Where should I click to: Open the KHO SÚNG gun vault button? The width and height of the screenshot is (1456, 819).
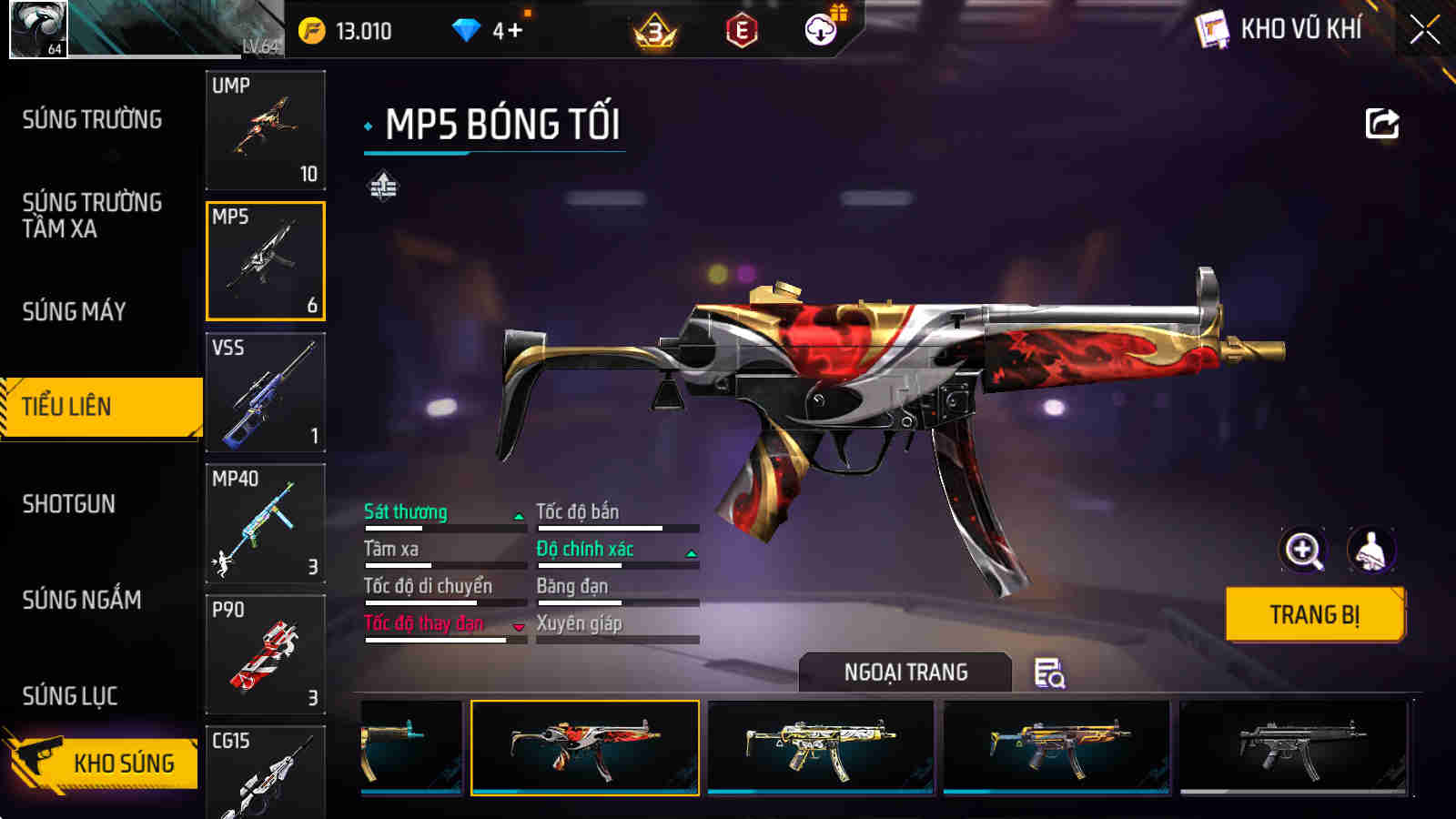pyautogui.click(x=102, y=762)
